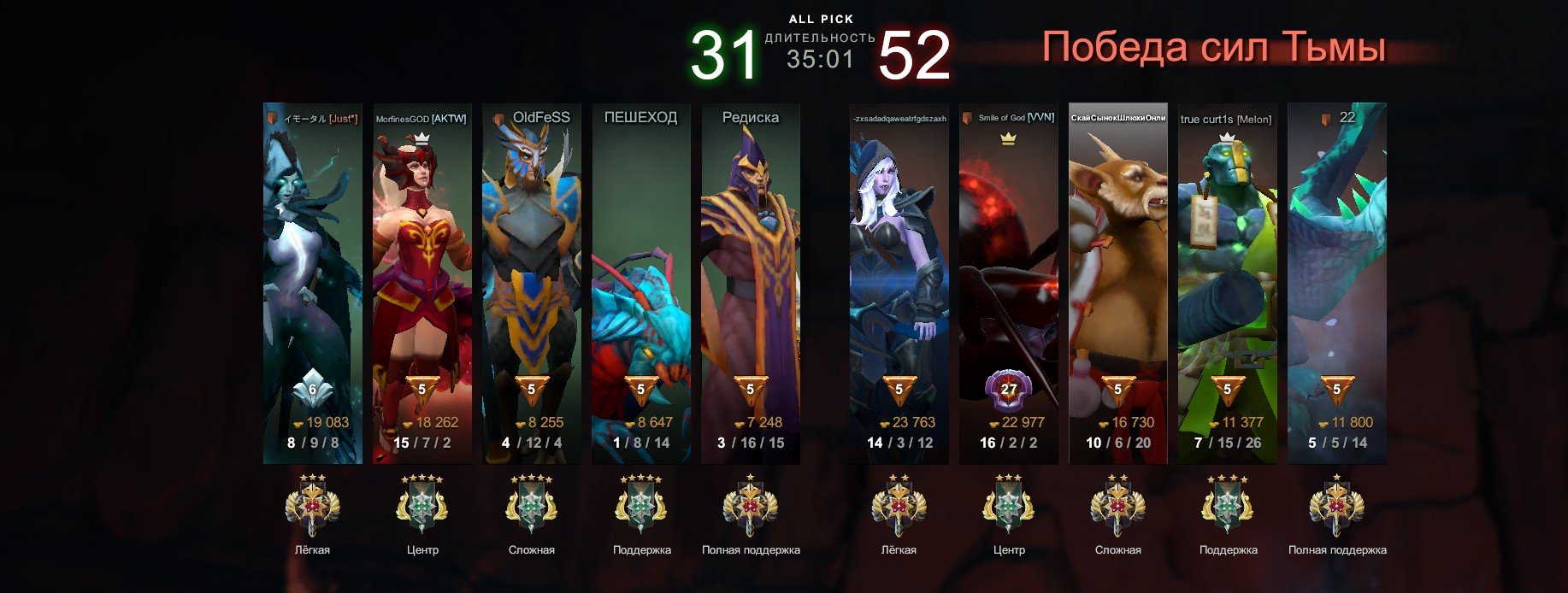Viewport: 1568px width, 593px height.
Task: Click the level 6 badge on Death Prophet
Action: 313,390
